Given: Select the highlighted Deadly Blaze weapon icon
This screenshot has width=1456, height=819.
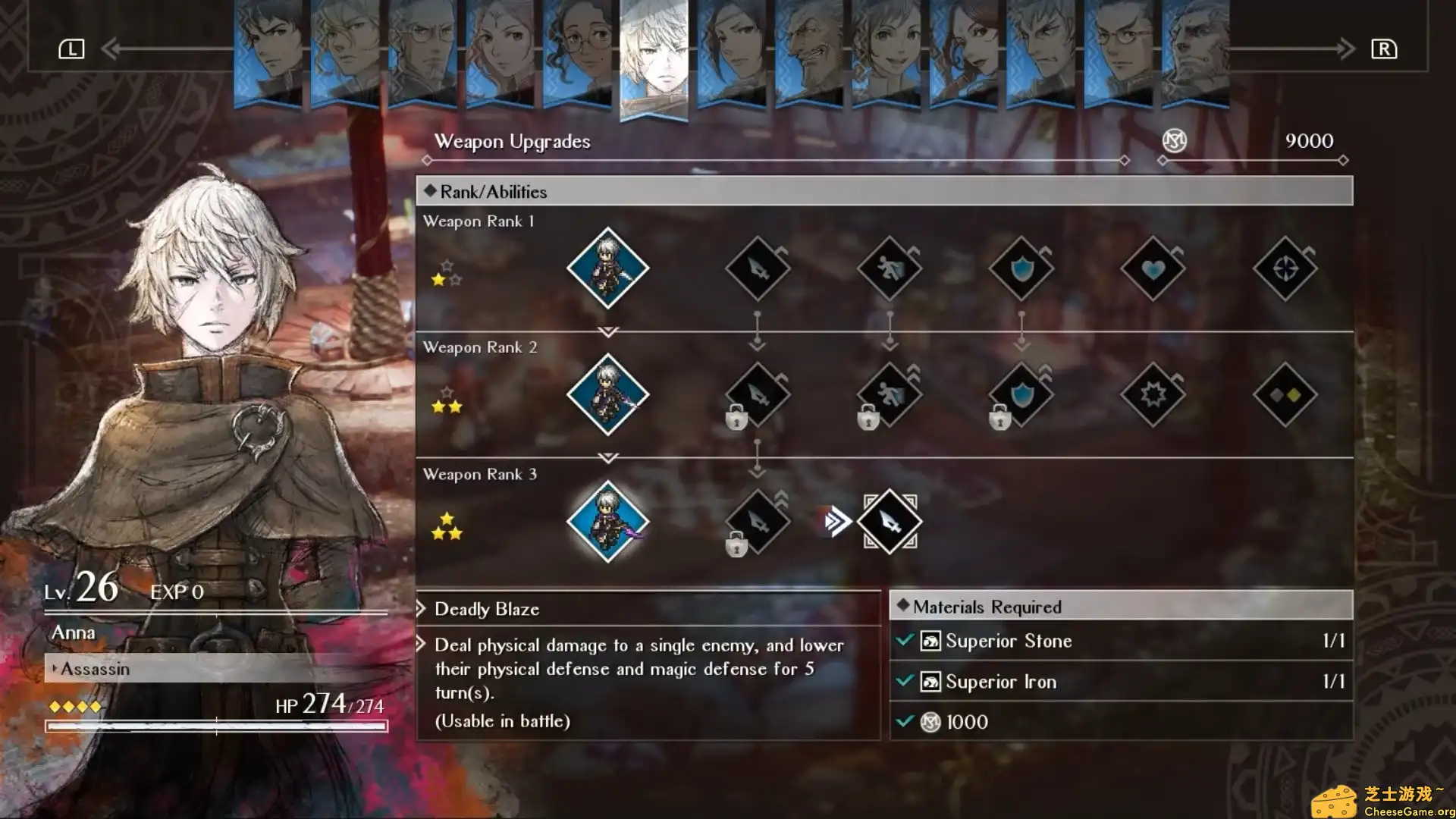Looking at the screenshot, I should point(890,521).
